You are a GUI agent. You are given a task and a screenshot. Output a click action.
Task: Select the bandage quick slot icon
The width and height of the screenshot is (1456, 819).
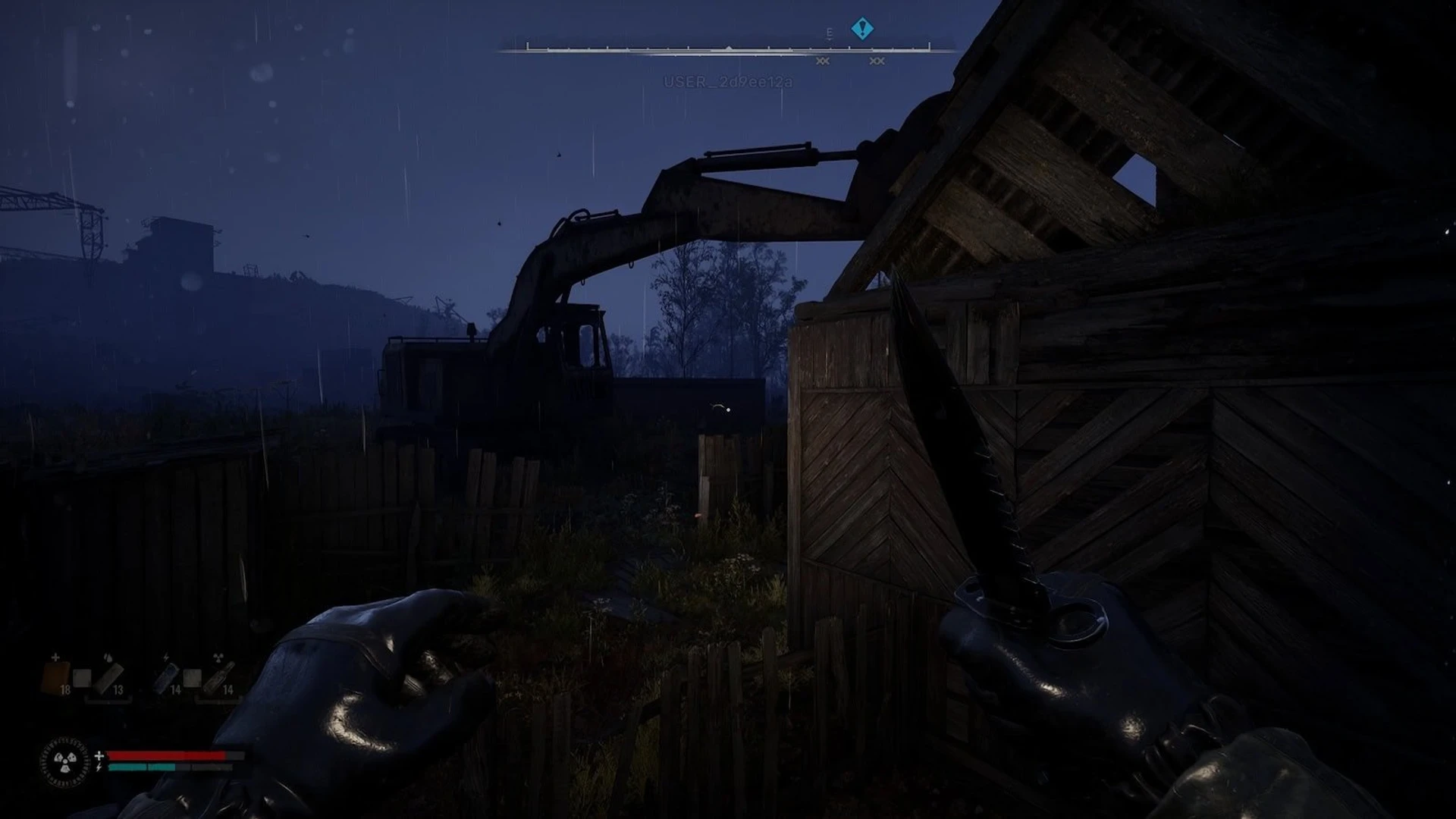(108, 678)
